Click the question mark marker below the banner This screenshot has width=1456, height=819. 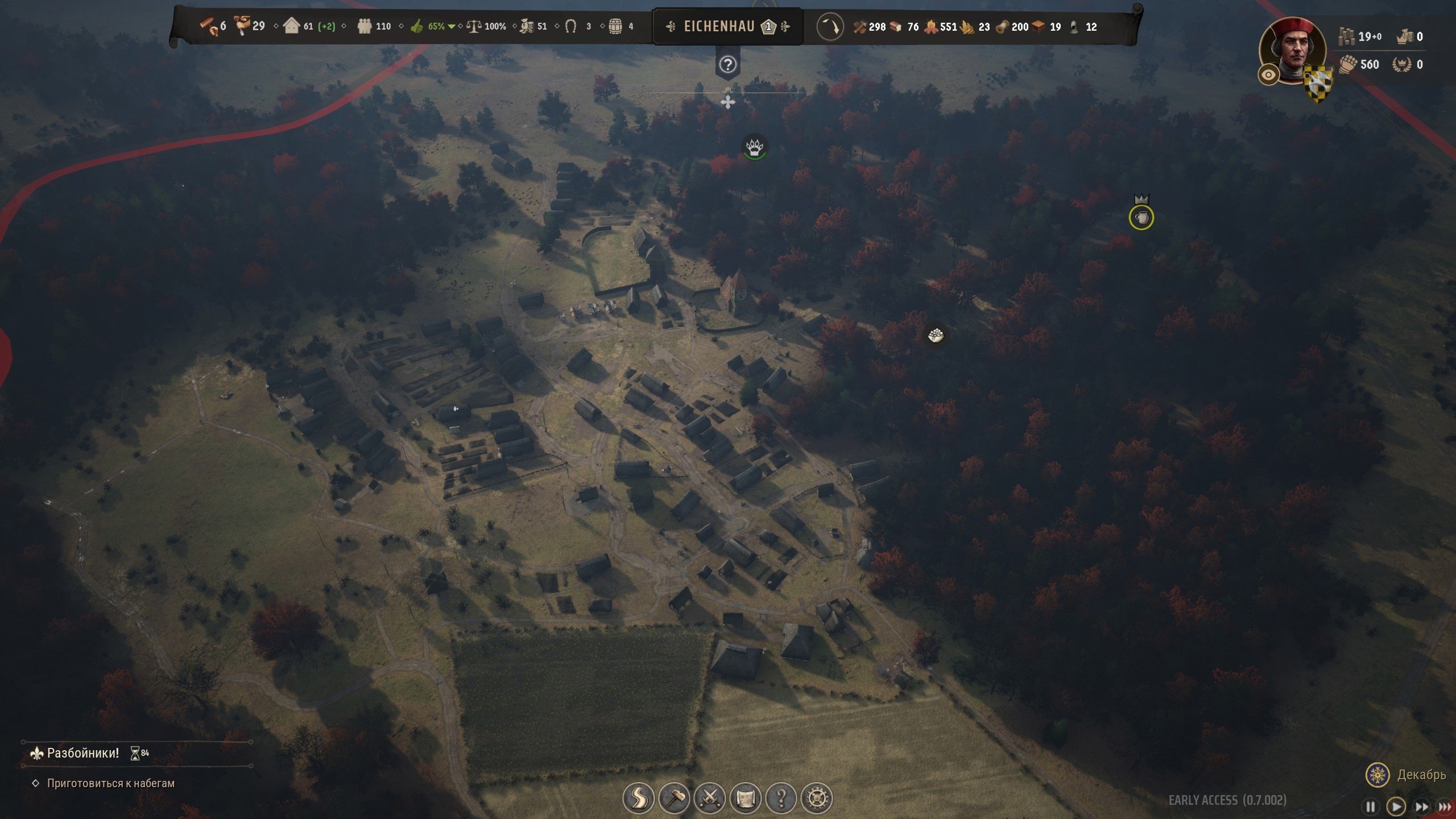pyautogui.click(x=727, y=65)
